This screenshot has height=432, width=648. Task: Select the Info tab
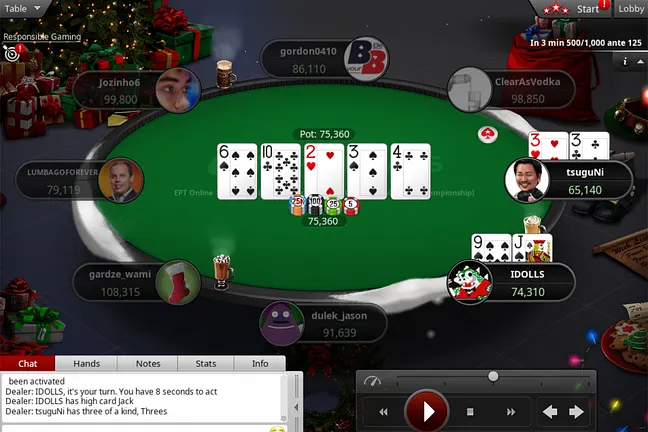260,364
